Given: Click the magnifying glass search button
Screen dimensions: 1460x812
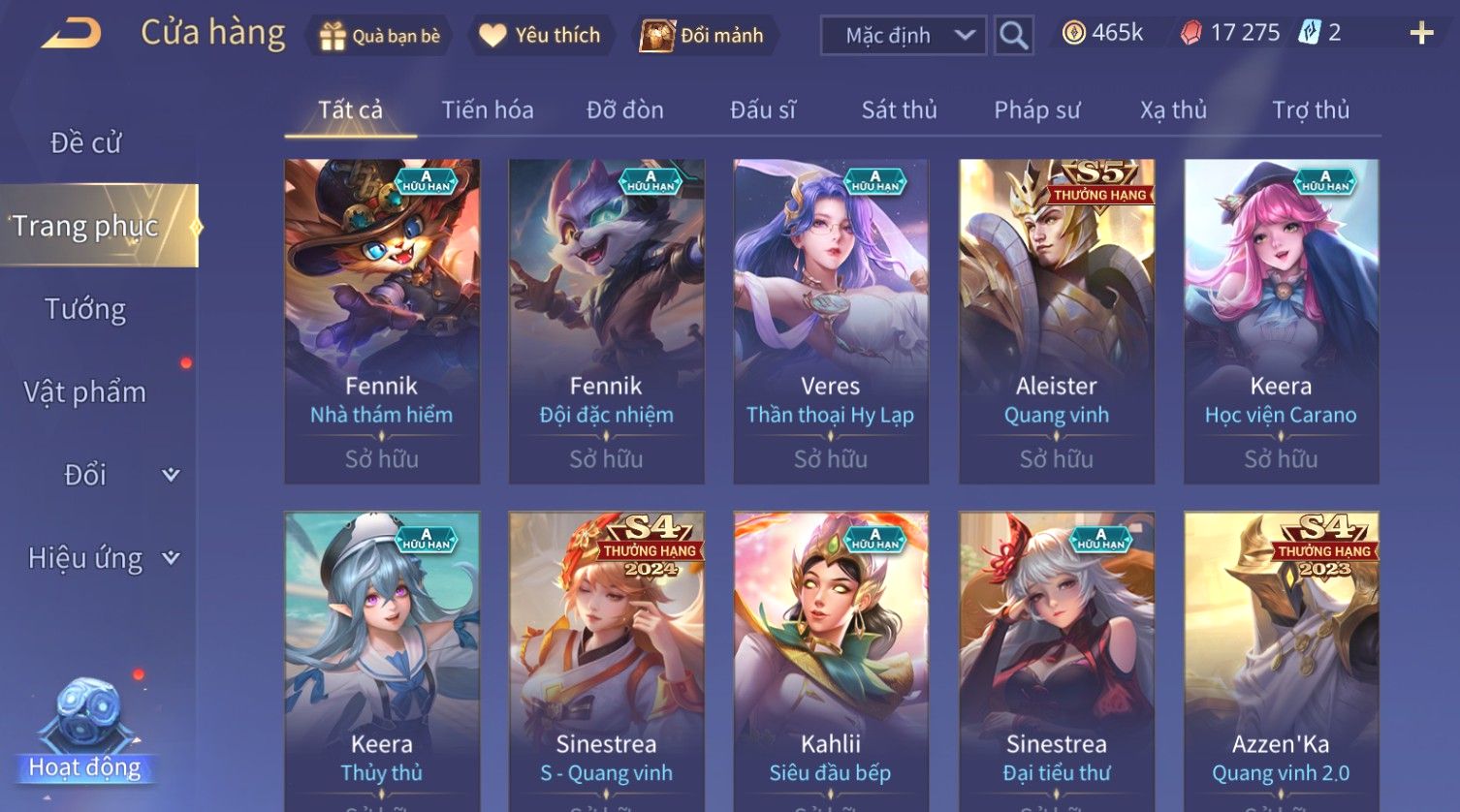Looking at the screenshot, I should pyautogui.click(x=1013, y=36).
